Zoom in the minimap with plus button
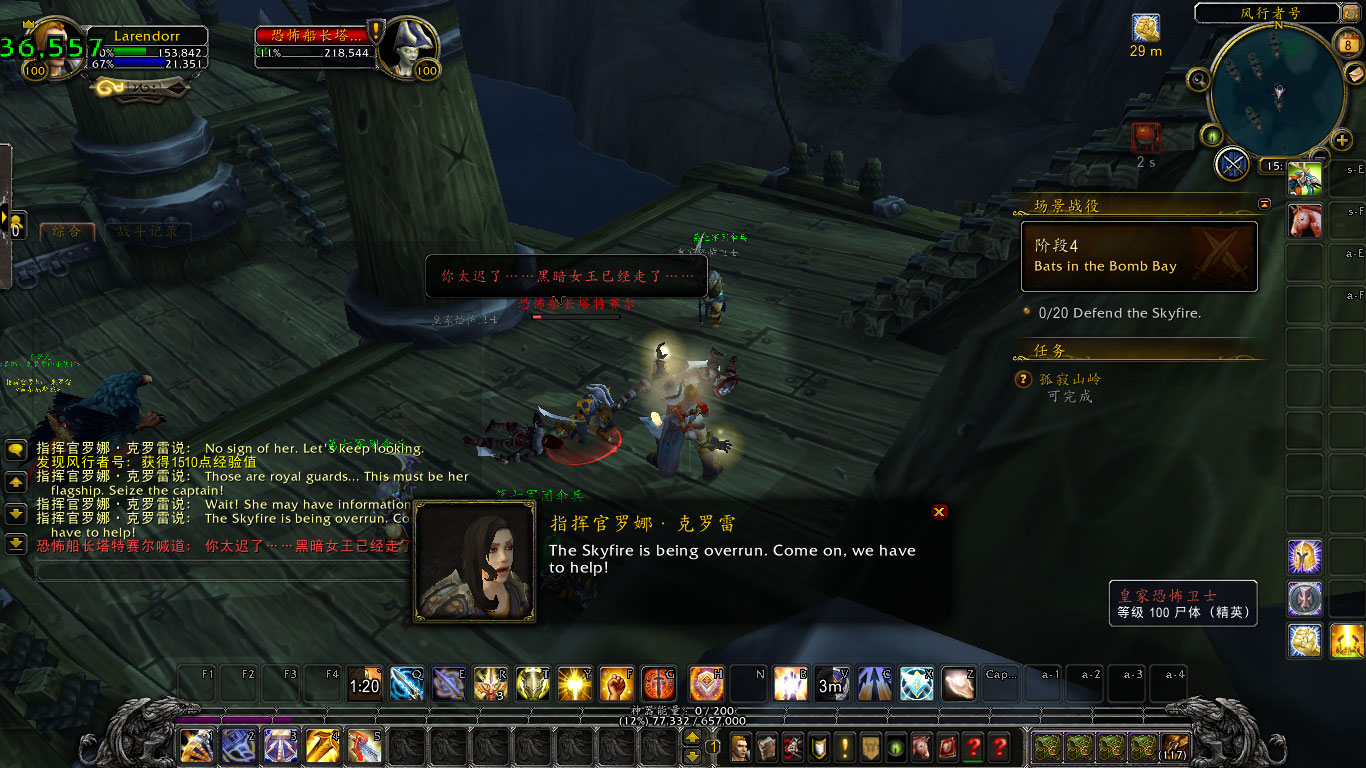This screenshot has width=1366, height=768. [x=1342, y=140]
